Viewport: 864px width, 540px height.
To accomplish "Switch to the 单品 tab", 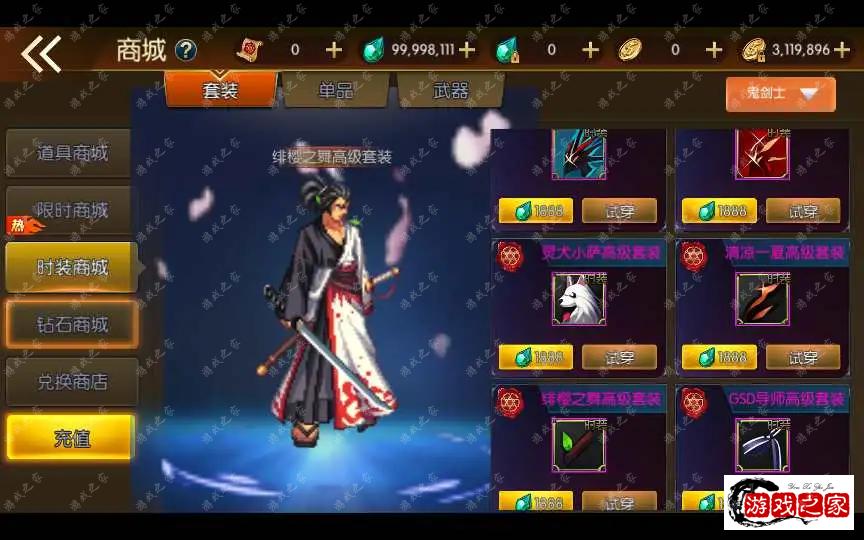I will pos(336,91).
